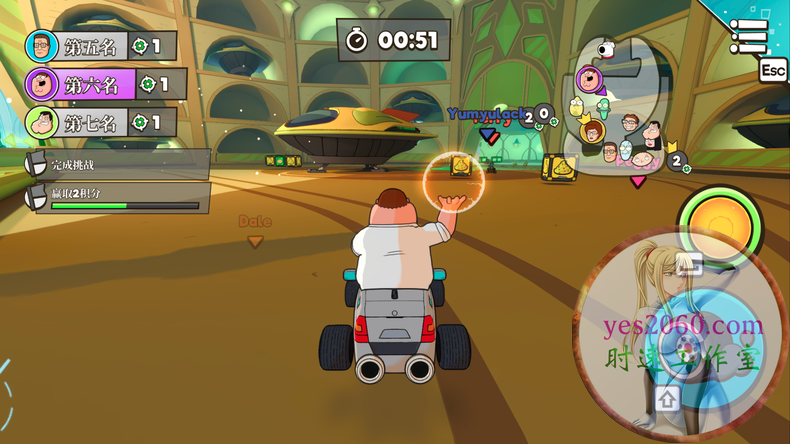790x444 pixels.
Task: Open the 完成挑战 challenge tracker
Action: (x=118, y=164)
